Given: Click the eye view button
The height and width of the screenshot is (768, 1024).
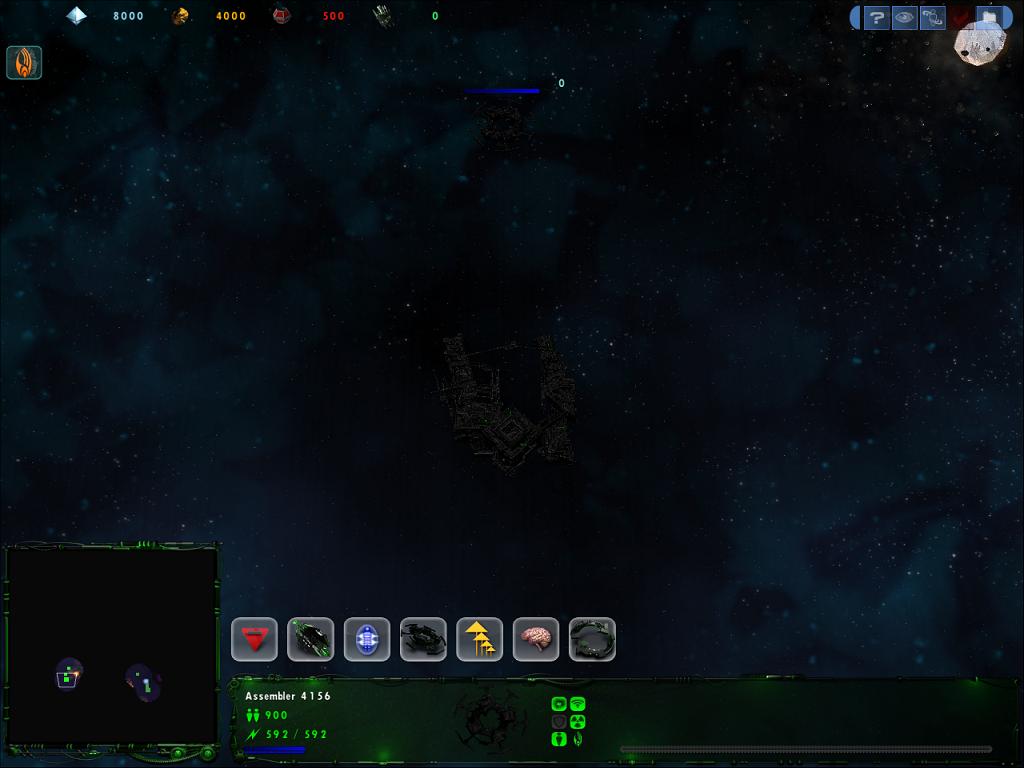Looking at the screenshot, I should (x=904, y=18).
